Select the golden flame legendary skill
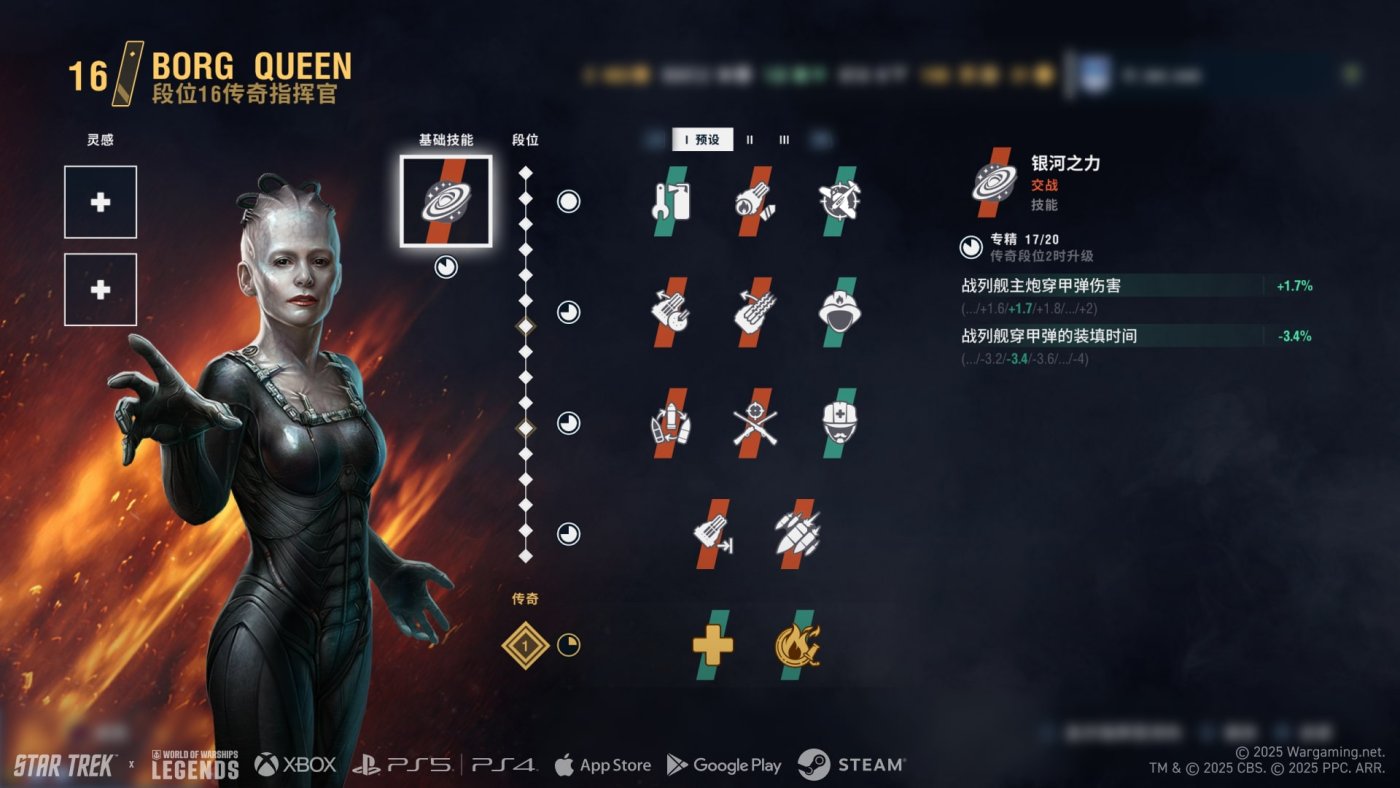 pyautogui.click(x=797, y=645)
